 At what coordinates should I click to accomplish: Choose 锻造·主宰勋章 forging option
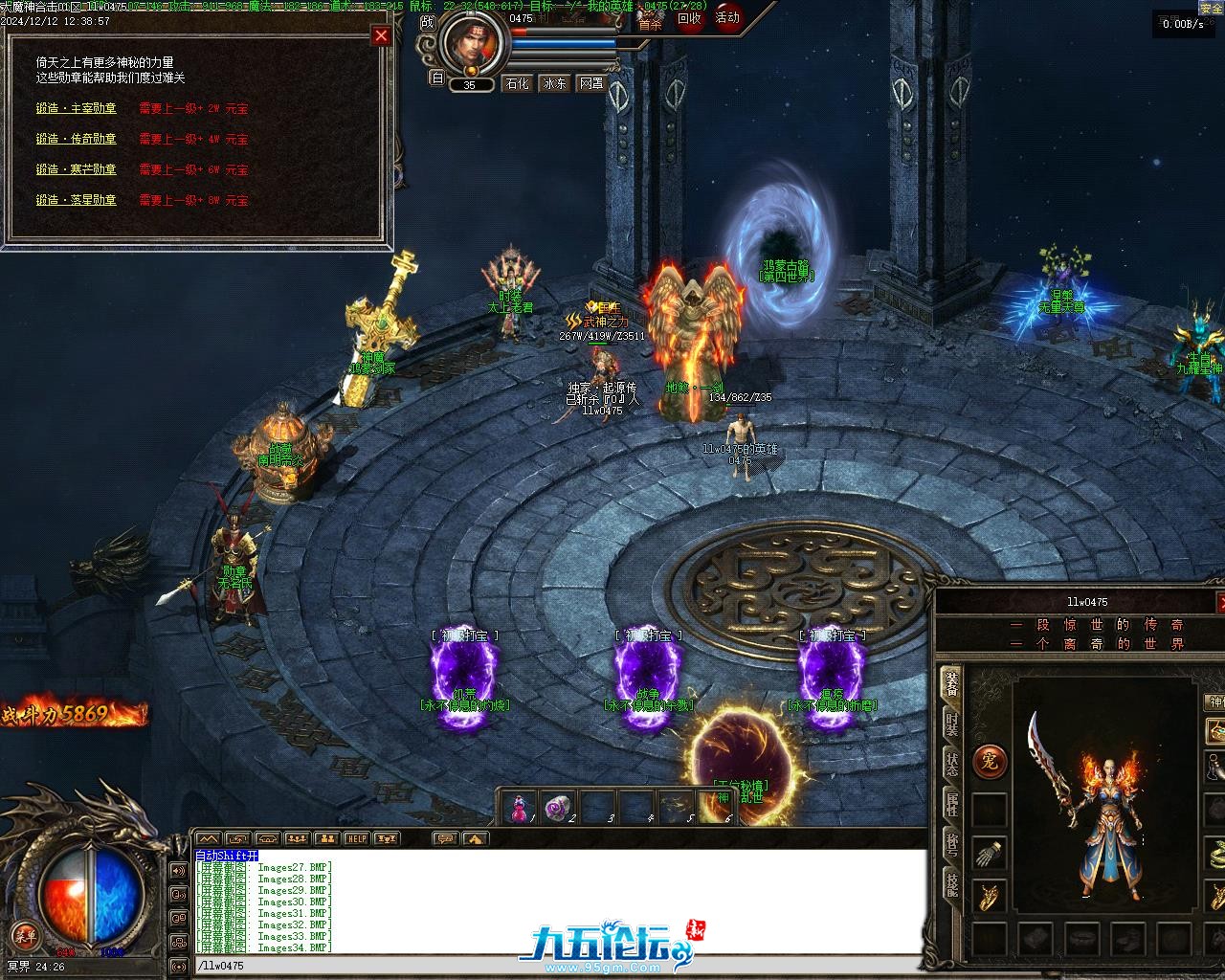77,109
